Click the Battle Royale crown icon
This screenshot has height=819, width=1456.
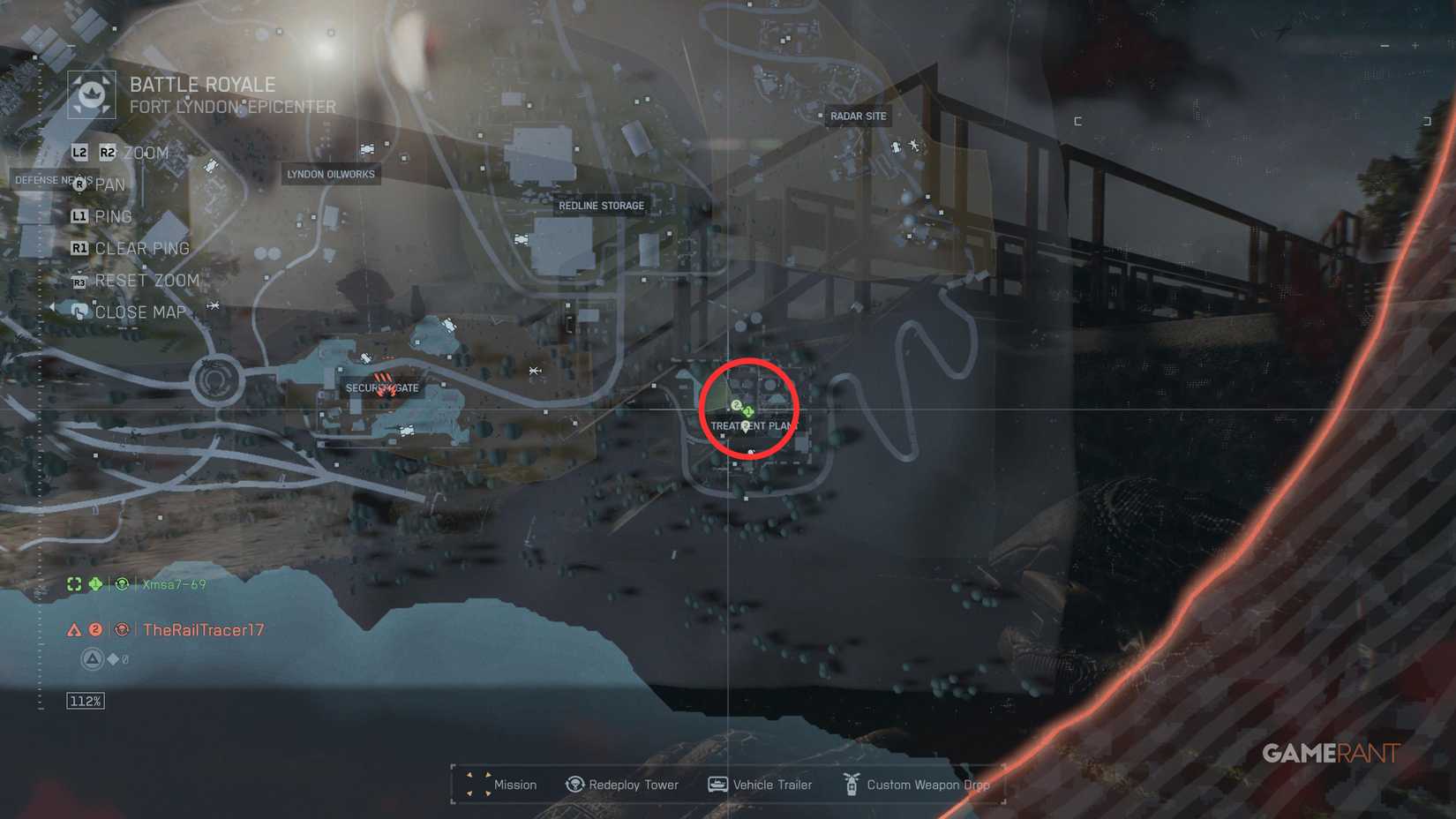92,94
